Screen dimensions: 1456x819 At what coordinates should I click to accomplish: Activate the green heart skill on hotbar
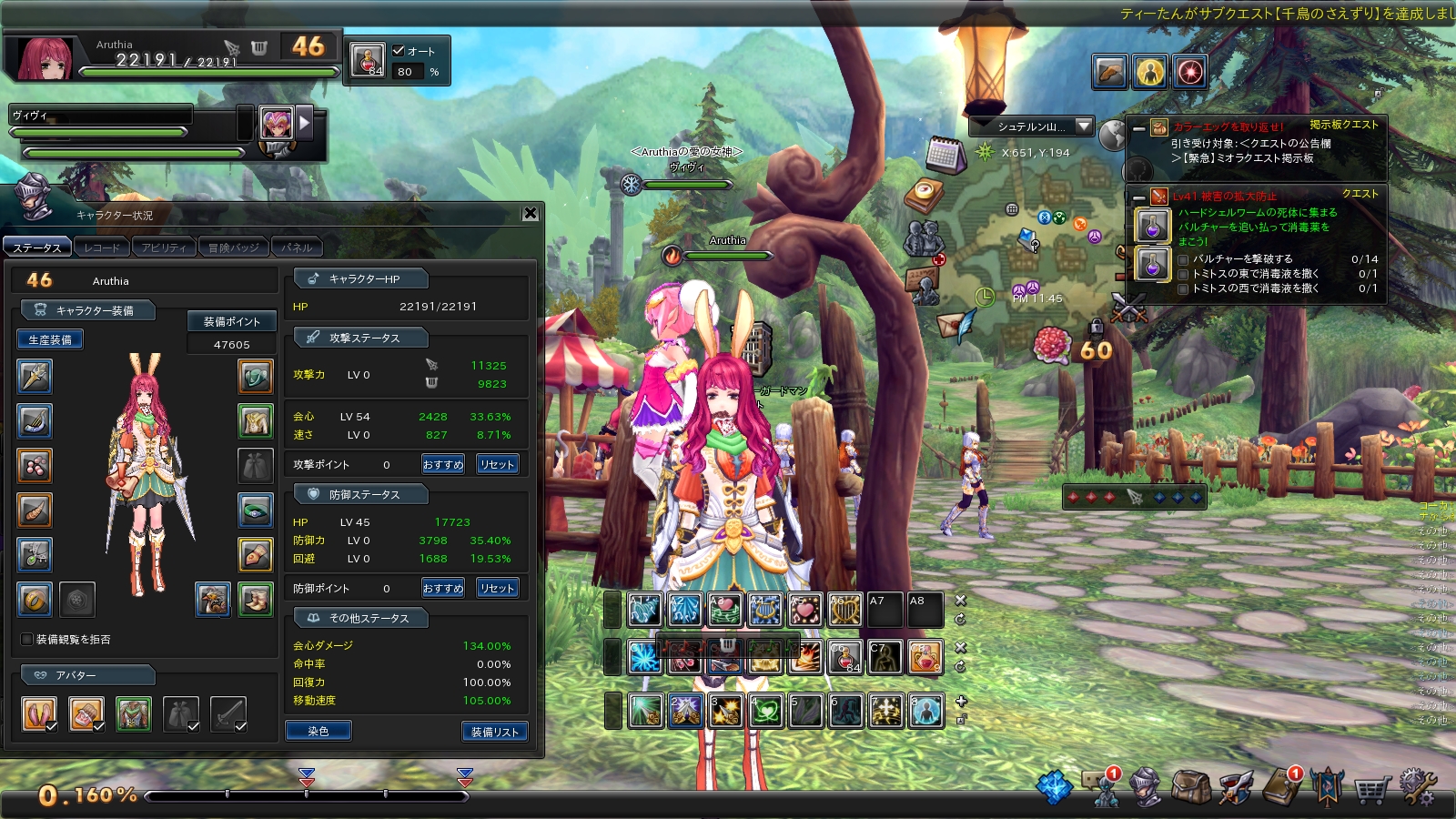tap(765, 711)
